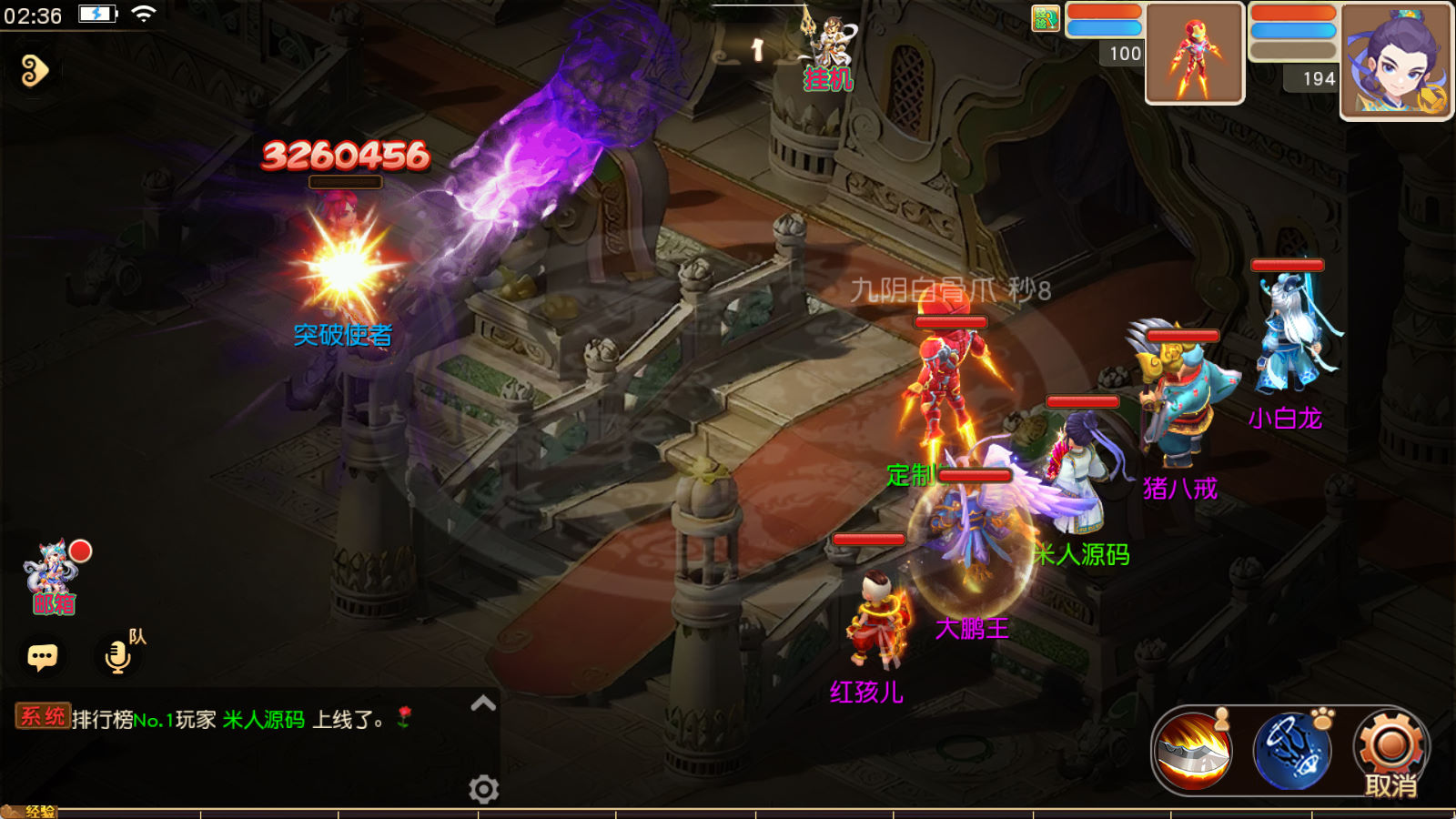The height and width of the screenshot is (819, 1456).
Task: Click the 取消 cancel button
Action: pyautogui.click(x=1390, y=753)
